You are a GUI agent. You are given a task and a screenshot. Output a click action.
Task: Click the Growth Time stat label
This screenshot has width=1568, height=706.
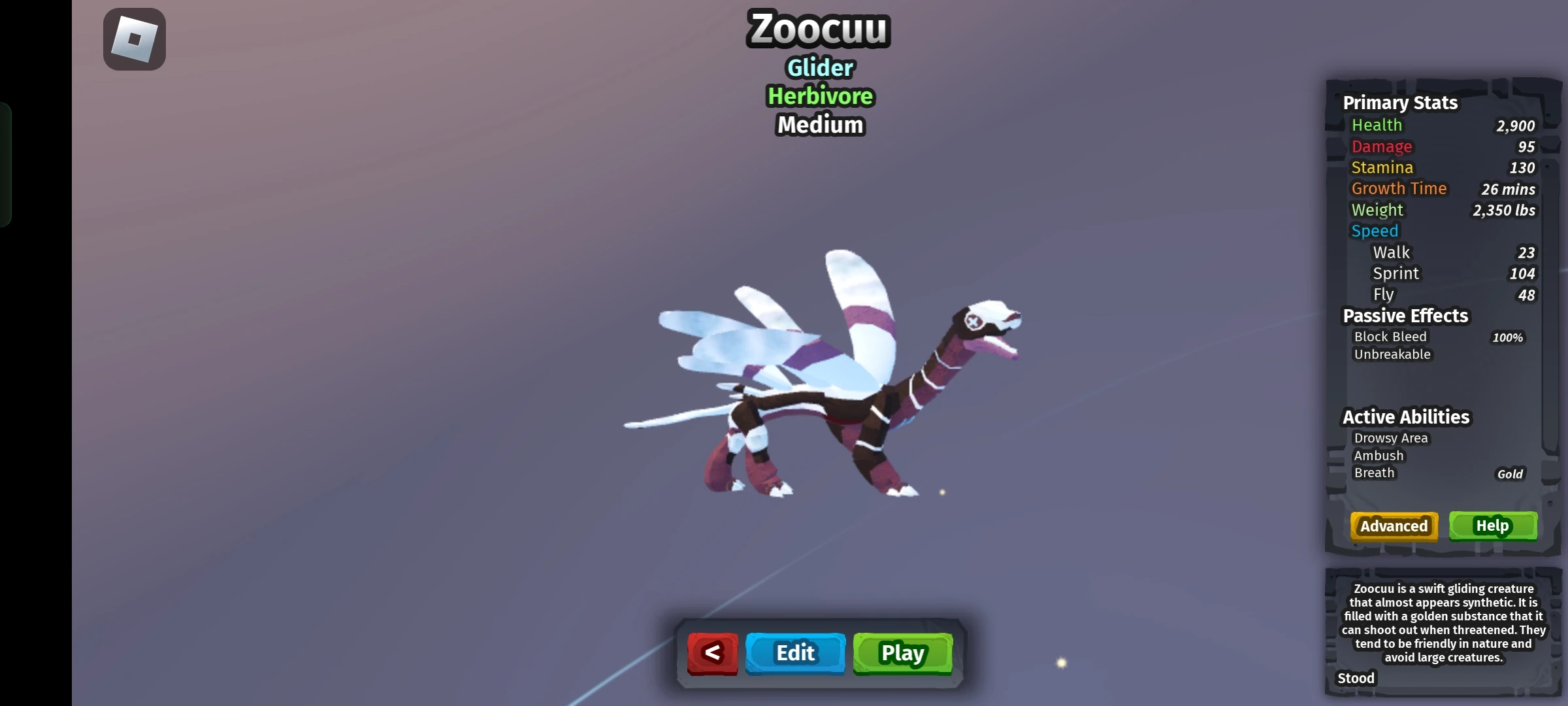point(1399,188)
